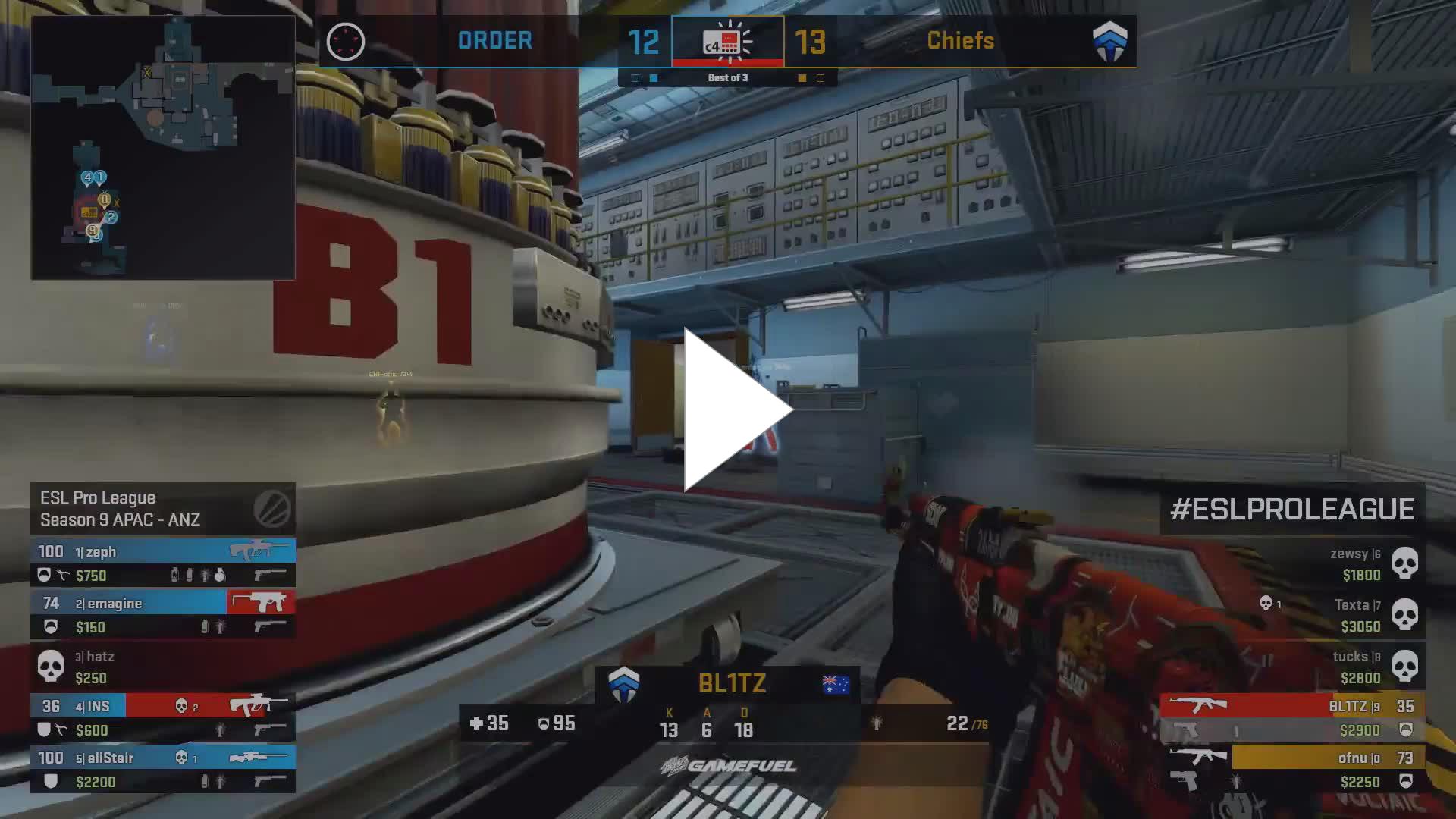Click the #ESLPROLEAGUE hashtag banner
1456x819 pixels.
(x=1292, y=509)
